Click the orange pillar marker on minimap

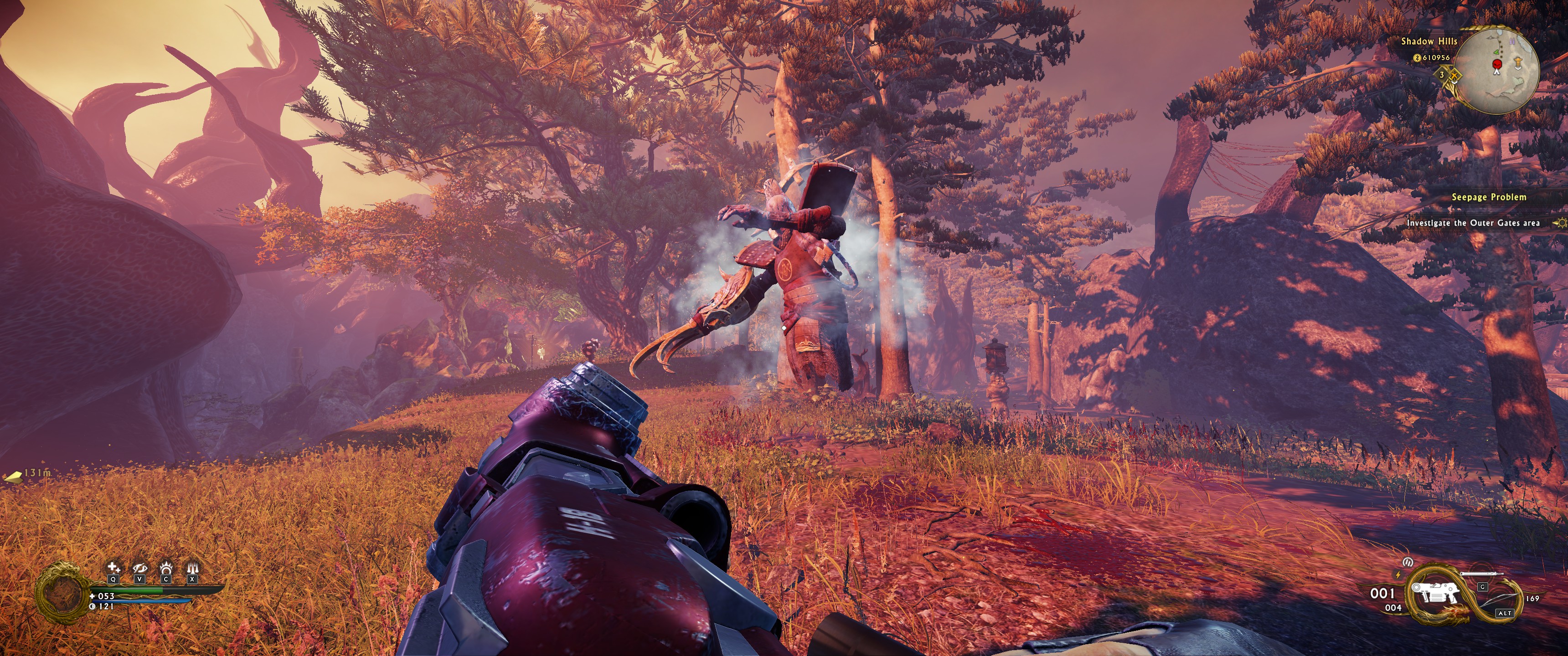[1517, 62]
